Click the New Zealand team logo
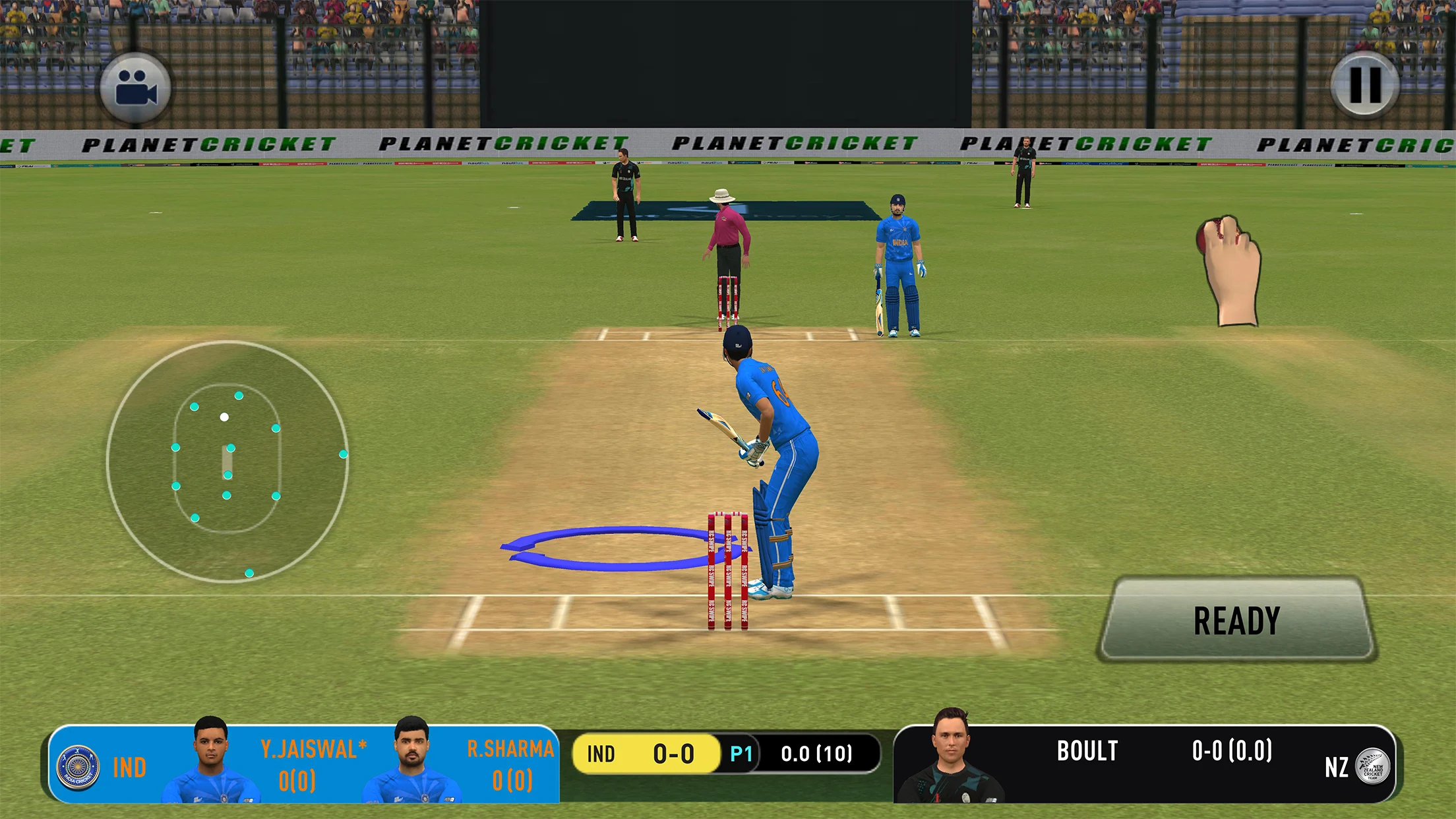The width and height of the screenshot is (1456, 819). pos(1372,767)
